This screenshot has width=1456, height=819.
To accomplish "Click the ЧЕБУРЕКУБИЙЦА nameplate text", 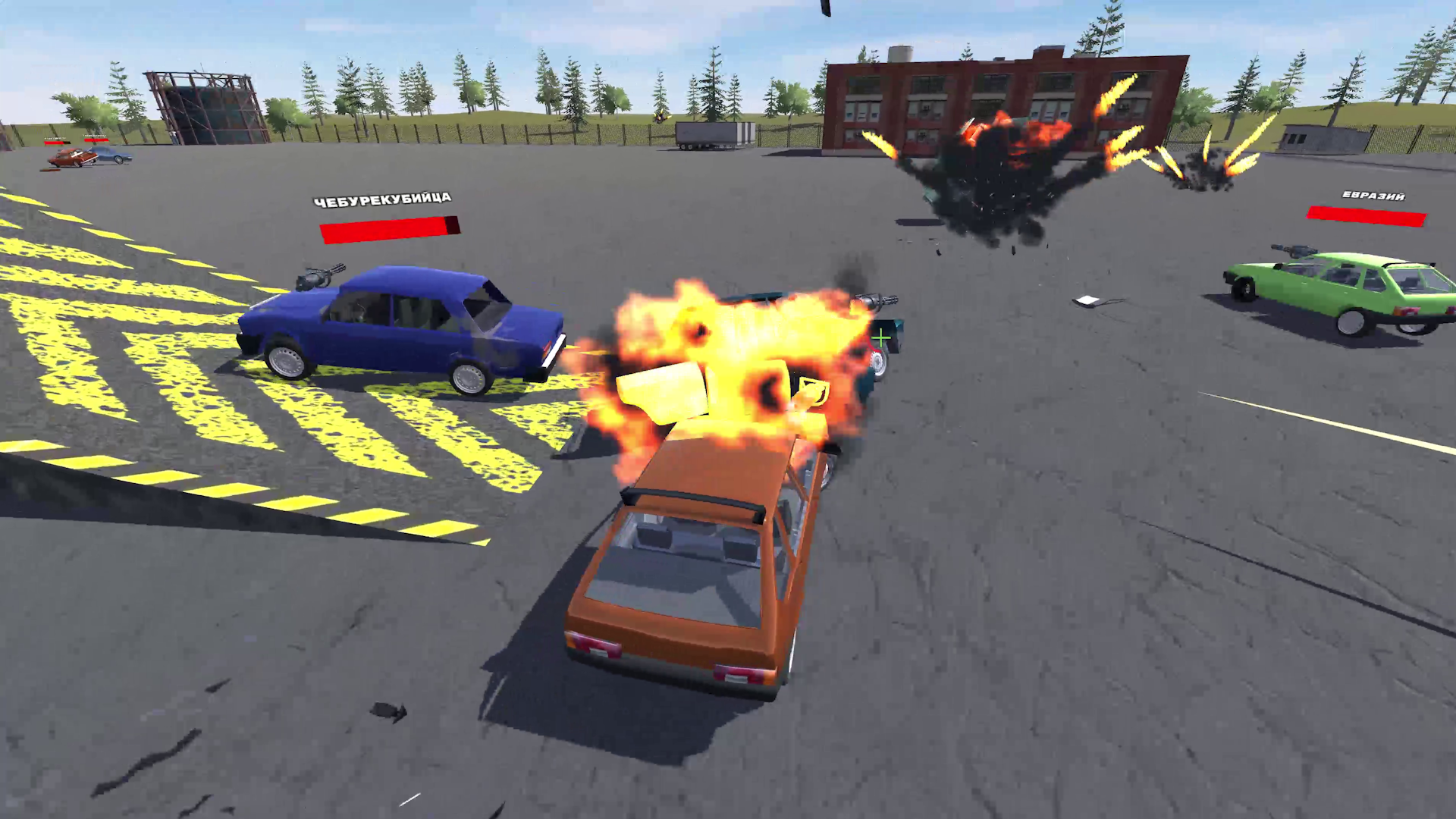I will tap(384, 199).
